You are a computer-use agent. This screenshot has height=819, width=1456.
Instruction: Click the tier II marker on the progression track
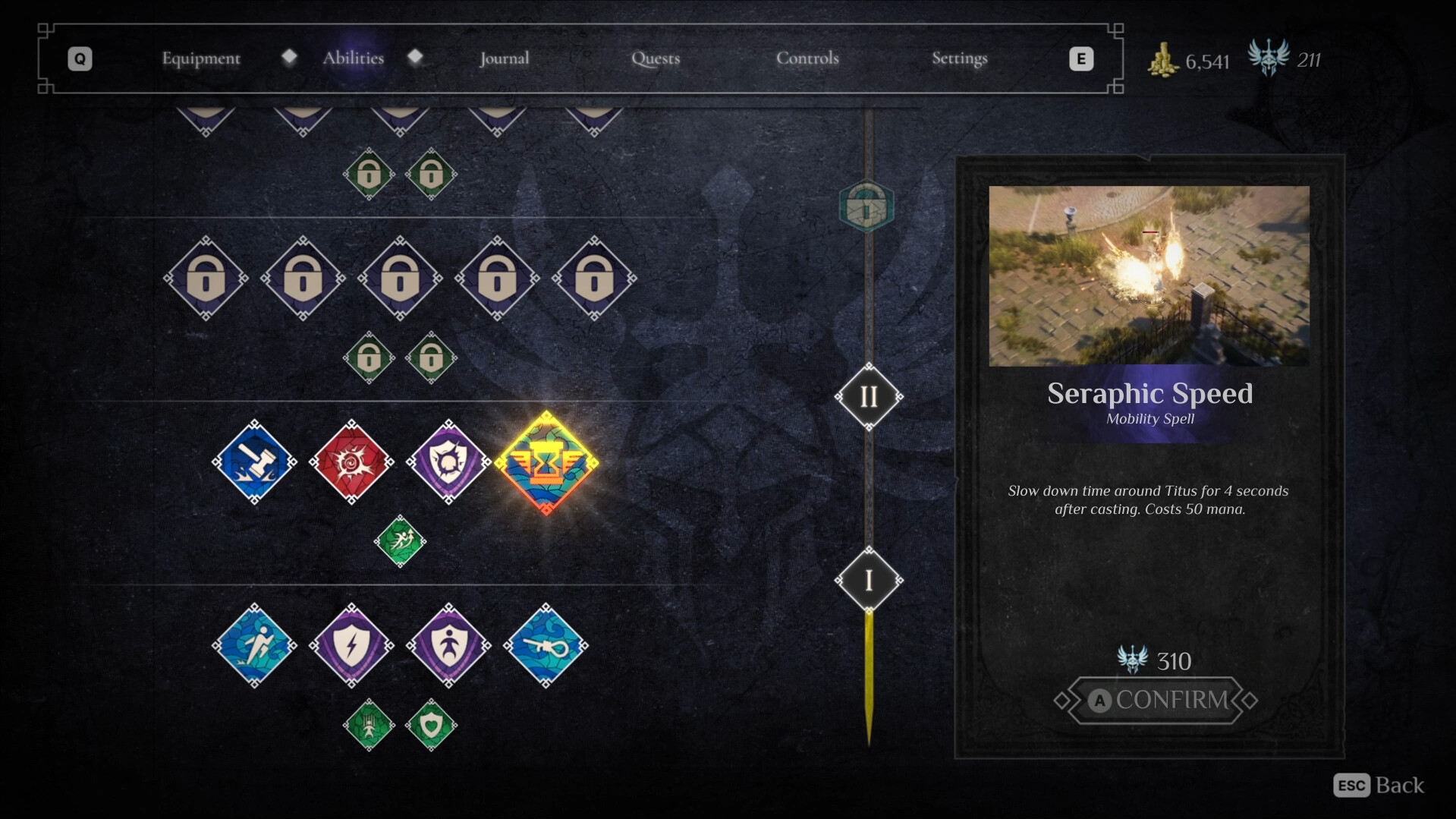click(869, 395)
